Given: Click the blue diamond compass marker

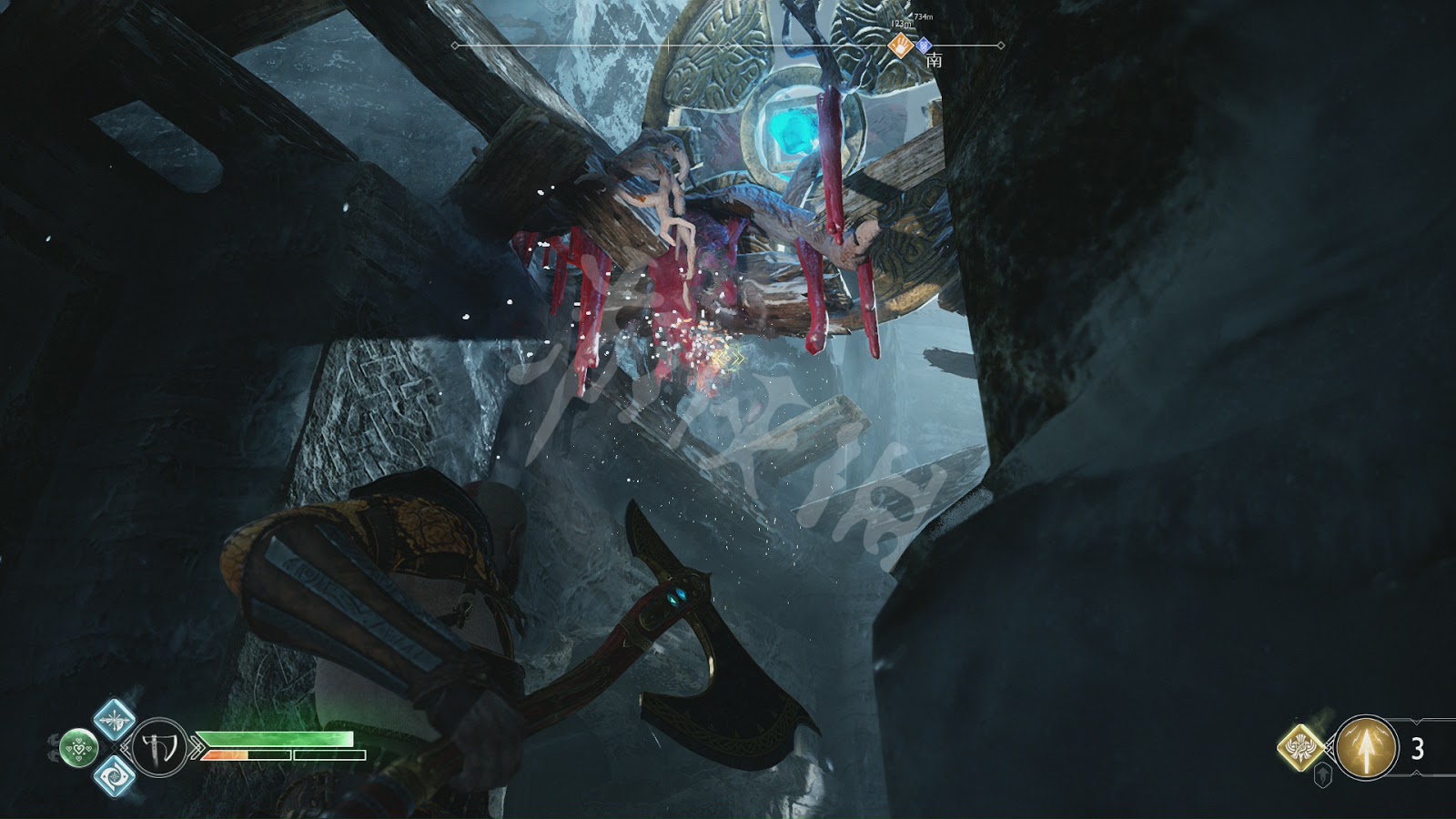Looking at the screenshot, I should click(923, 44).
